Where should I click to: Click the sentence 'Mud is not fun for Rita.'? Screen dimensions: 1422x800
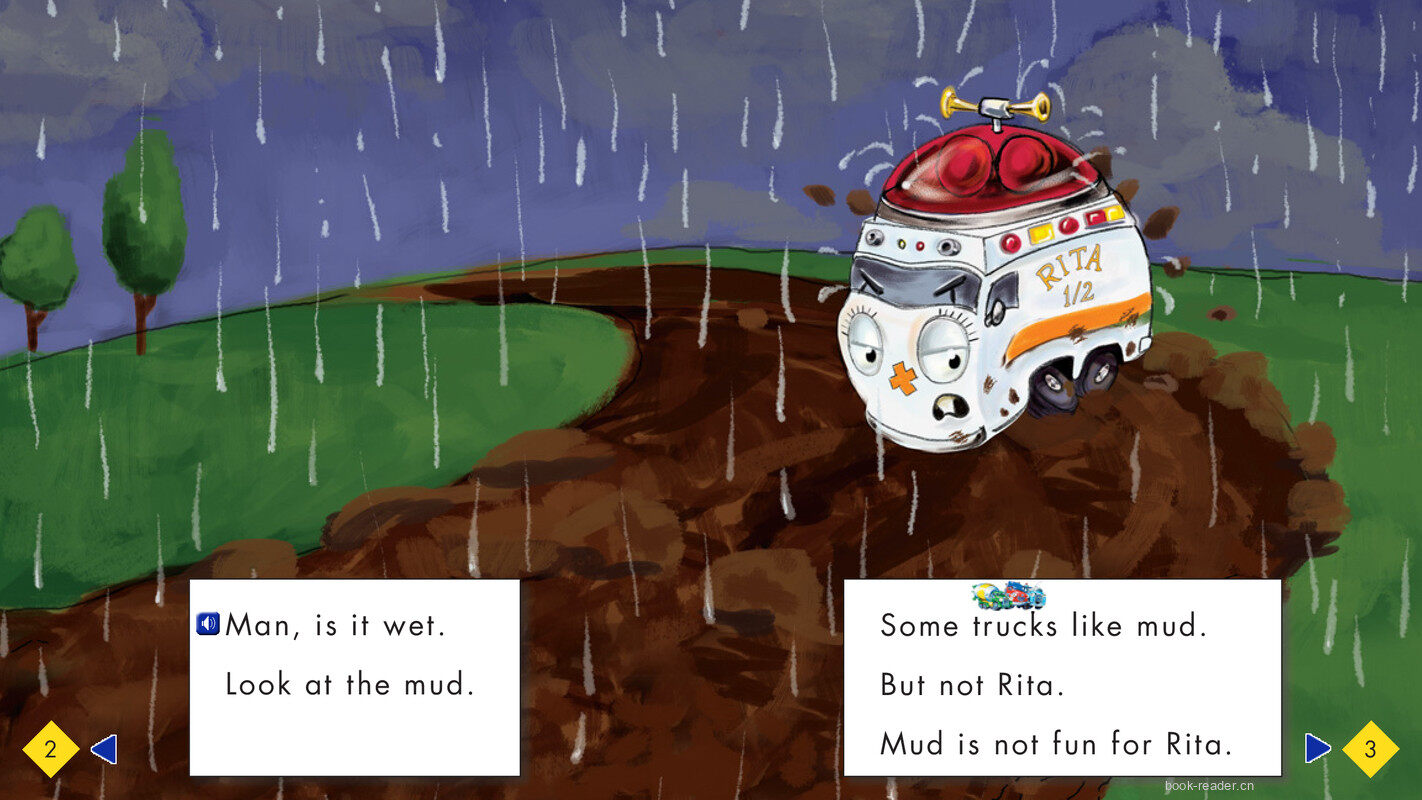(x=1056, y=744)
